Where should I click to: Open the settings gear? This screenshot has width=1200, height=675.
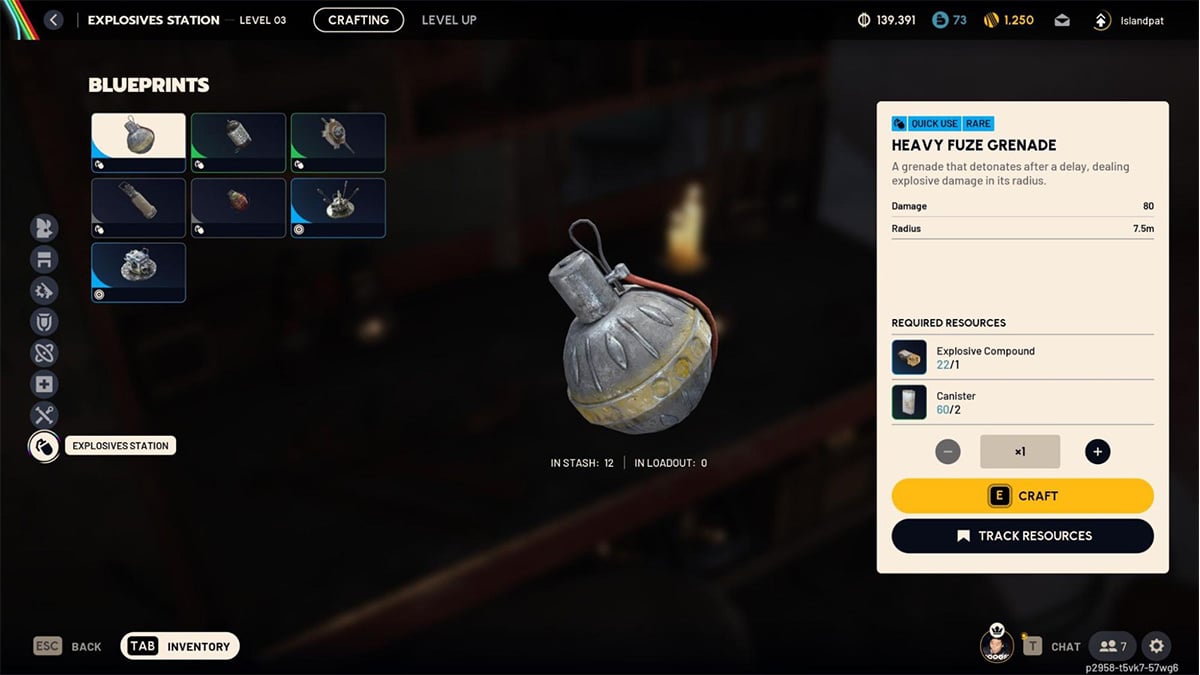tap(1157, 646)
